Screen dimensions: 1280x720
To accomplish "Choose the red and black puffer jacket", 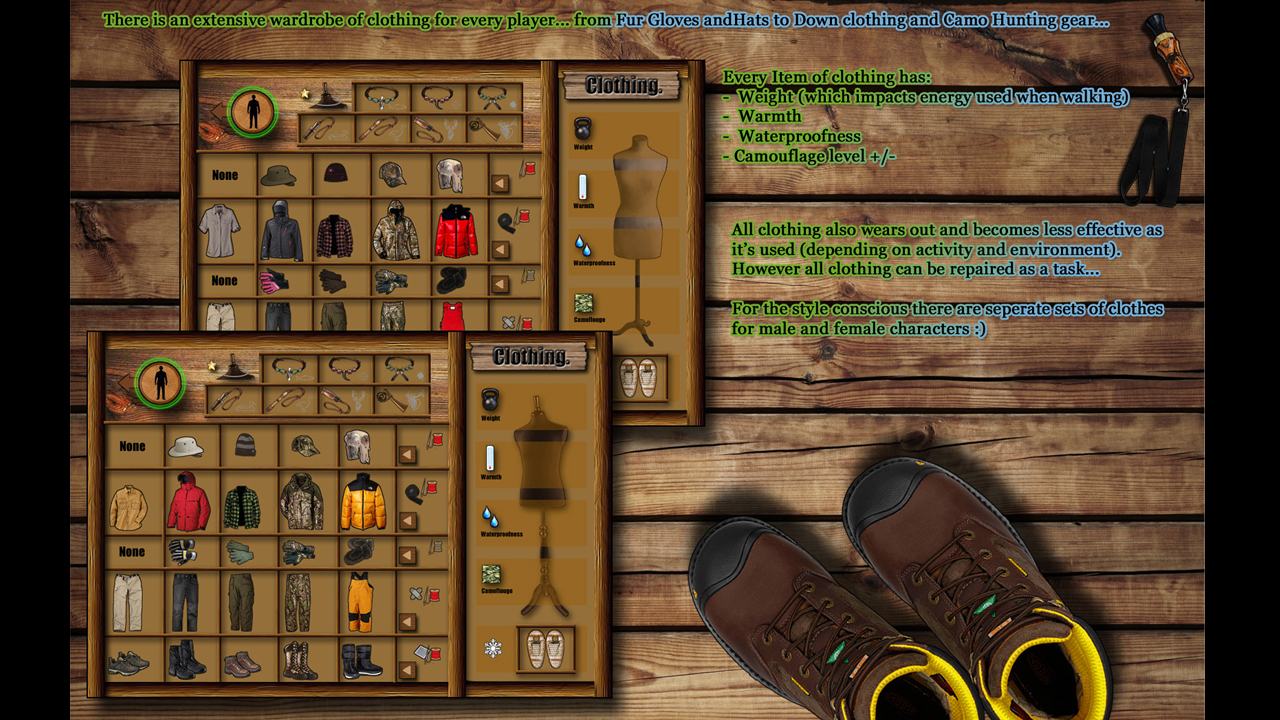I will pyautogui.click(x=456, y=231).
